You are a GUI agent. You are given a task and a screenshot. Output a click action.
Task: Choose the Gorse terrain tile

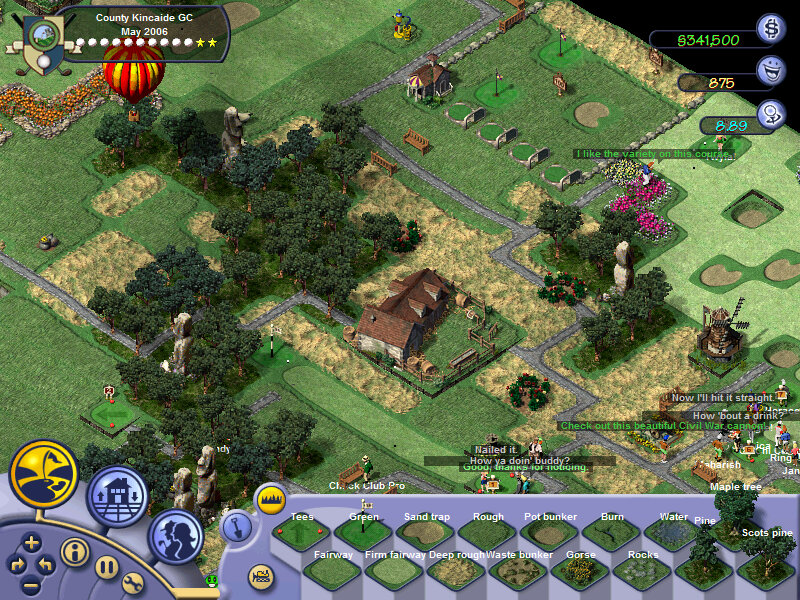pos(580,571)
